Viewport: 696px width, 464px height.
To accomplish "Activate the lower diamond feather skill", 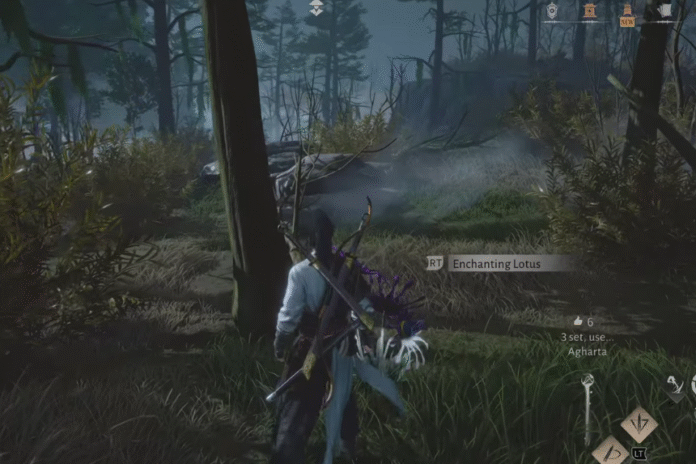I will pos(611,452).
